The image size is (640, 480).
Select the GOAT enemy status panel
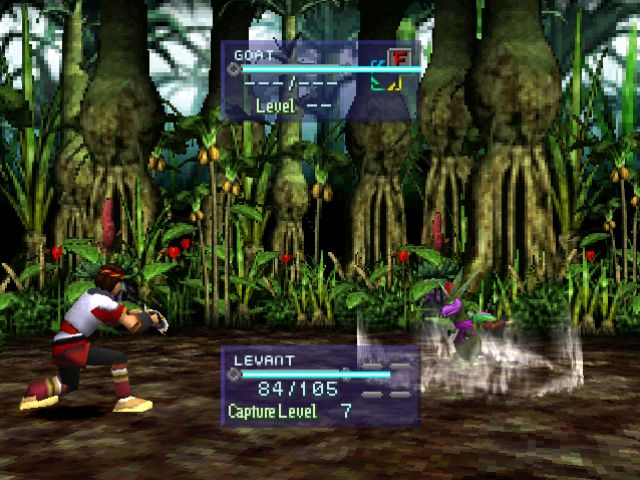[316, 81]
